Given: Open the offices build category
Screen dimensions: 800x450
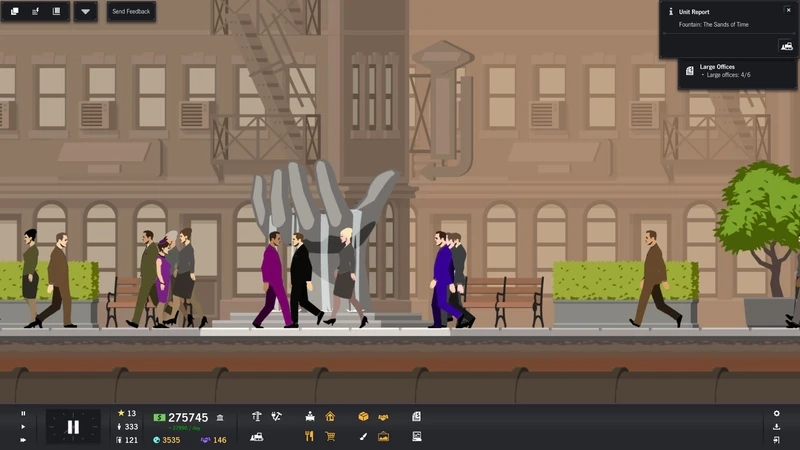Looking at the screenshot, I should coord(310,416).
